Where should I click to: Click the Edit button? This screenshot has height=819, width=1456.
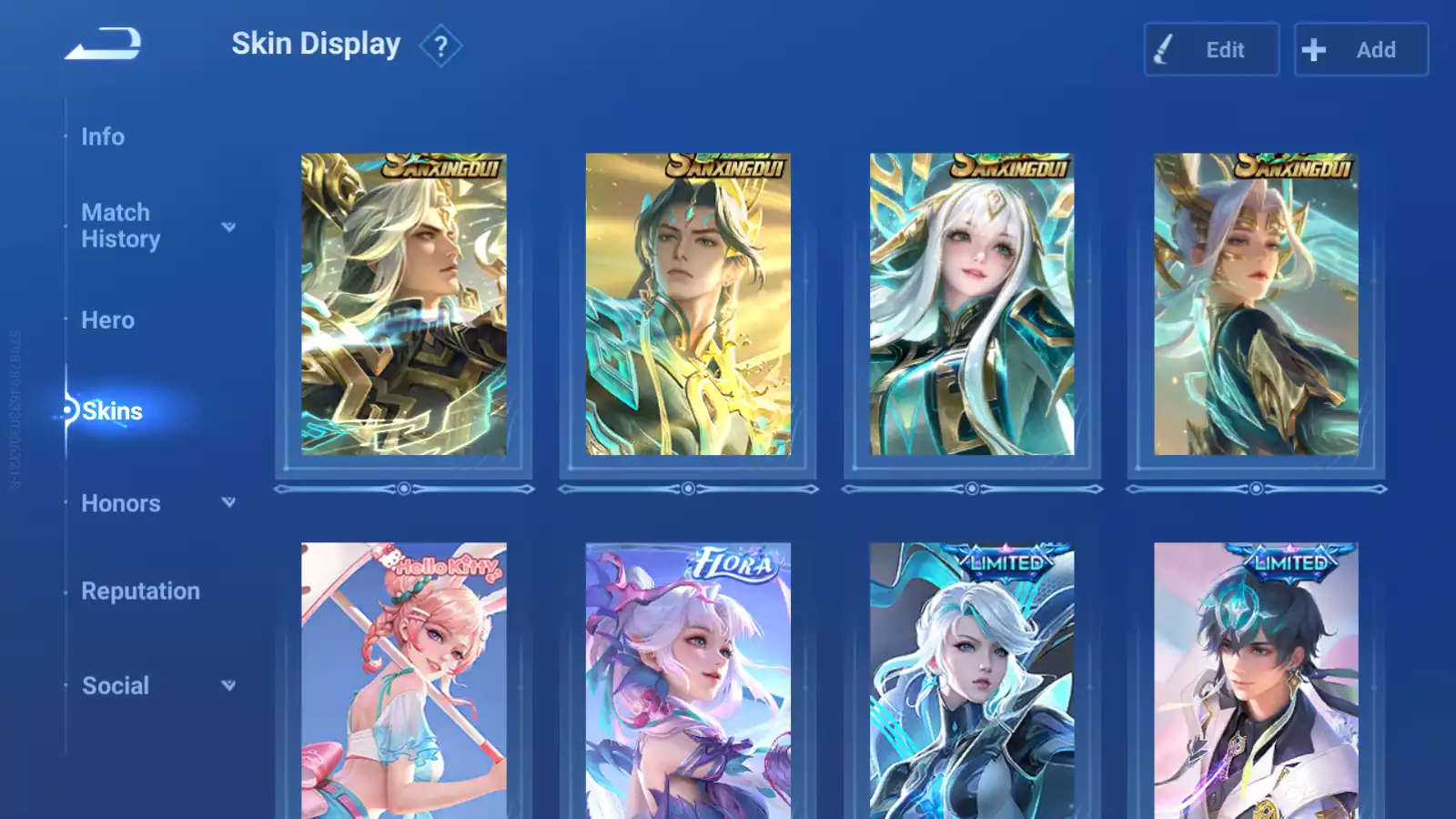click(x=1211, y=50)
